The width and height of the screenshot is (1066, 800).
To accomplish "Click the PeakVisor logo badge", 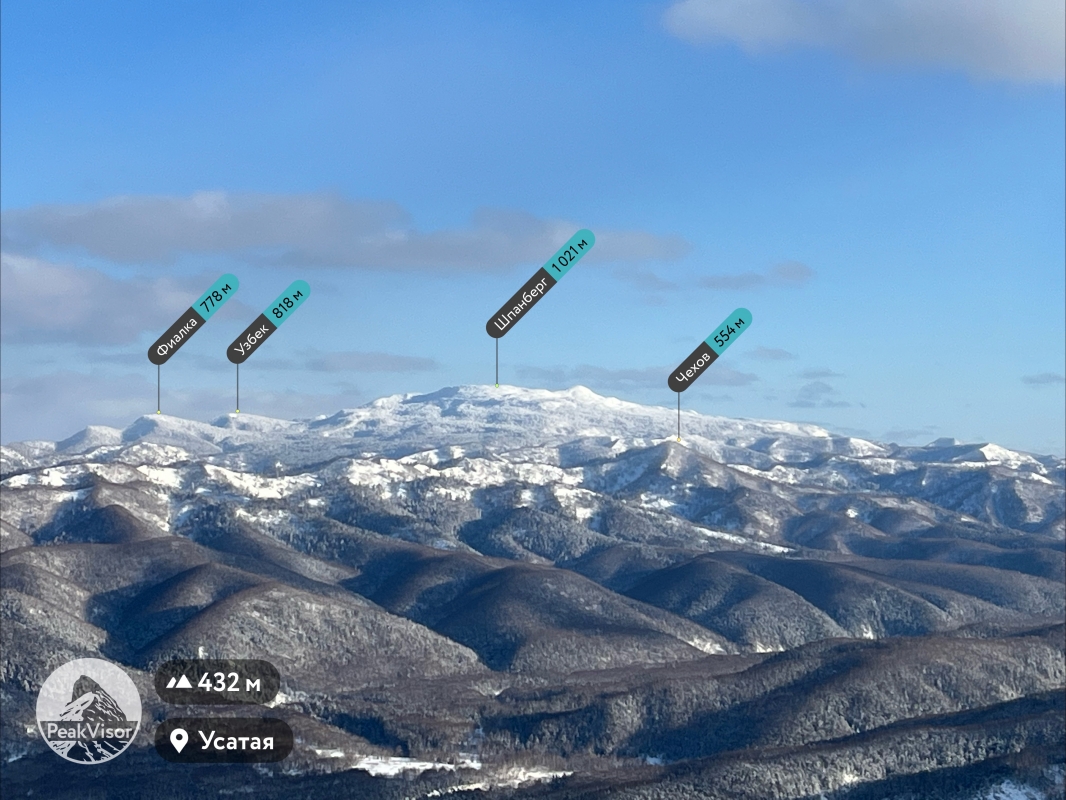I will pyautogui.click(x=88, y=711).
